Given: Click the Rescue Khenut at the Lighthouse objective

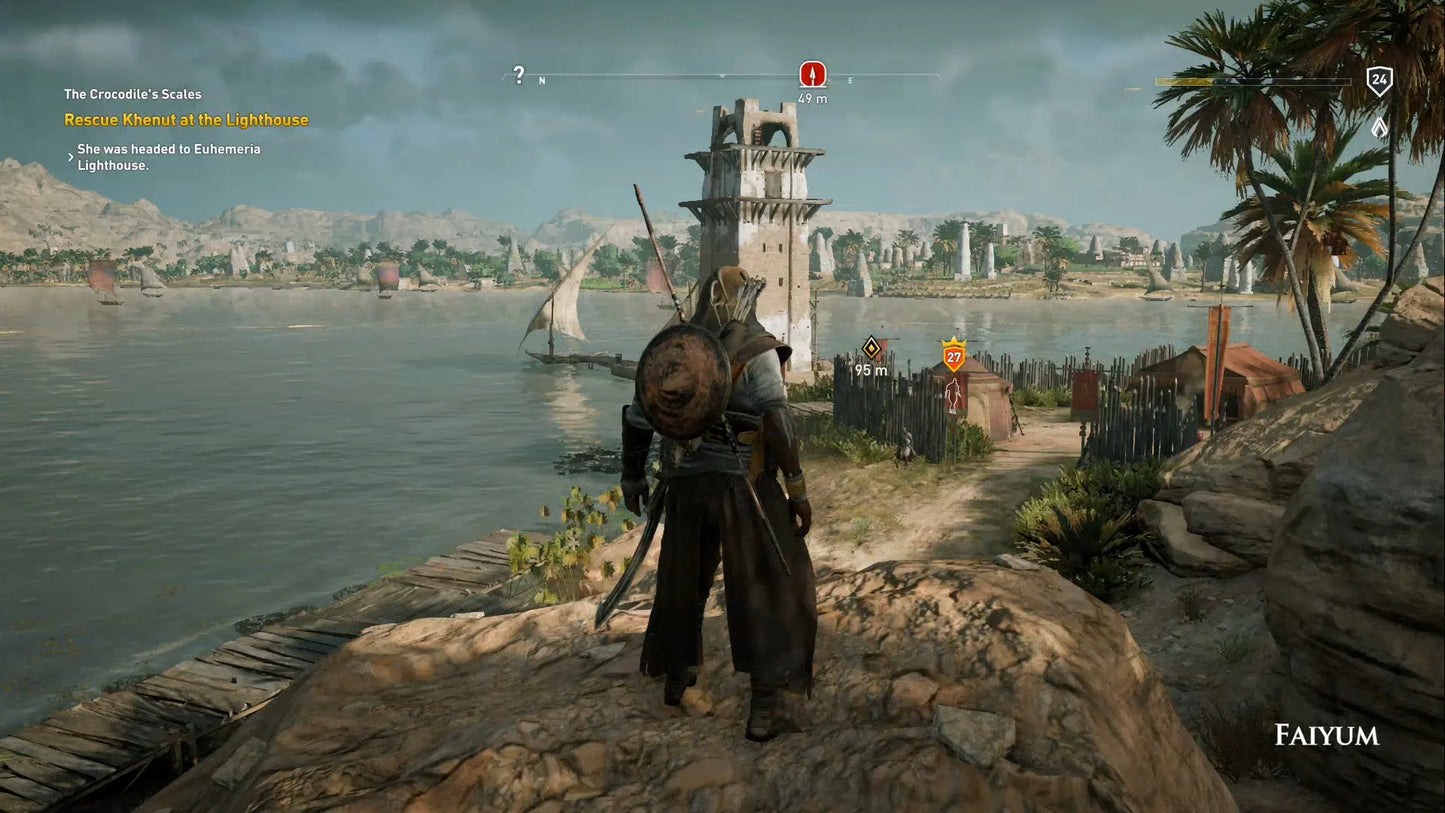Looking at the screenshot, I should [187, 119].
